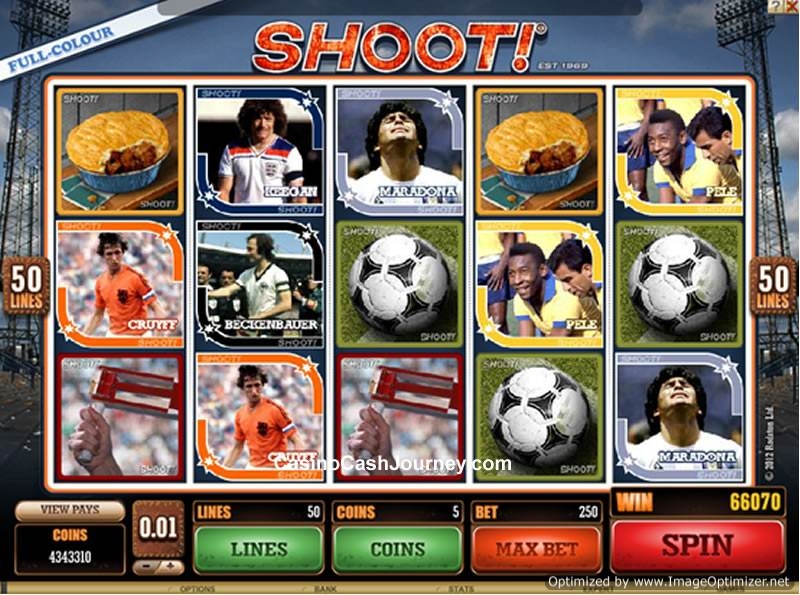Select the green LINES button
The width and height of the screenshot is (800, 595).
tap(258, 549)
